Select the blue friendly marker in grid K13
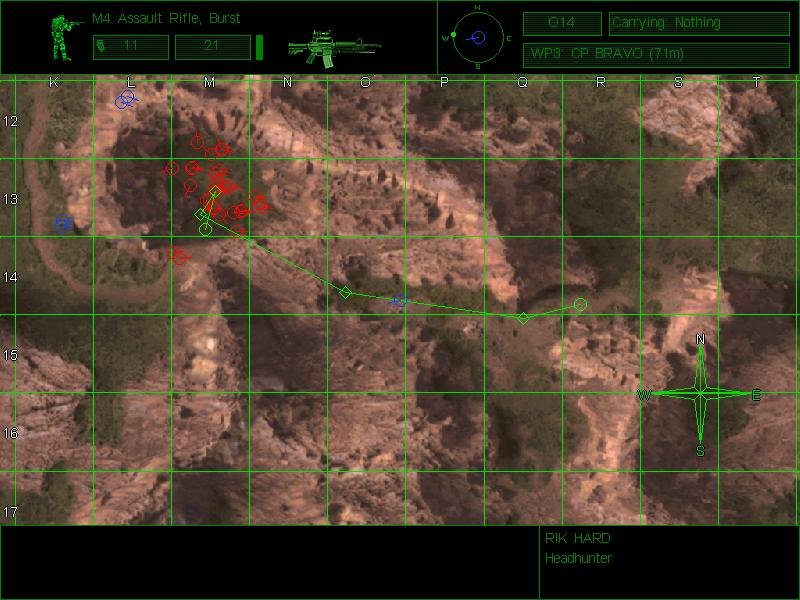Viewport: 800px width, 600px height. (64, 223)
